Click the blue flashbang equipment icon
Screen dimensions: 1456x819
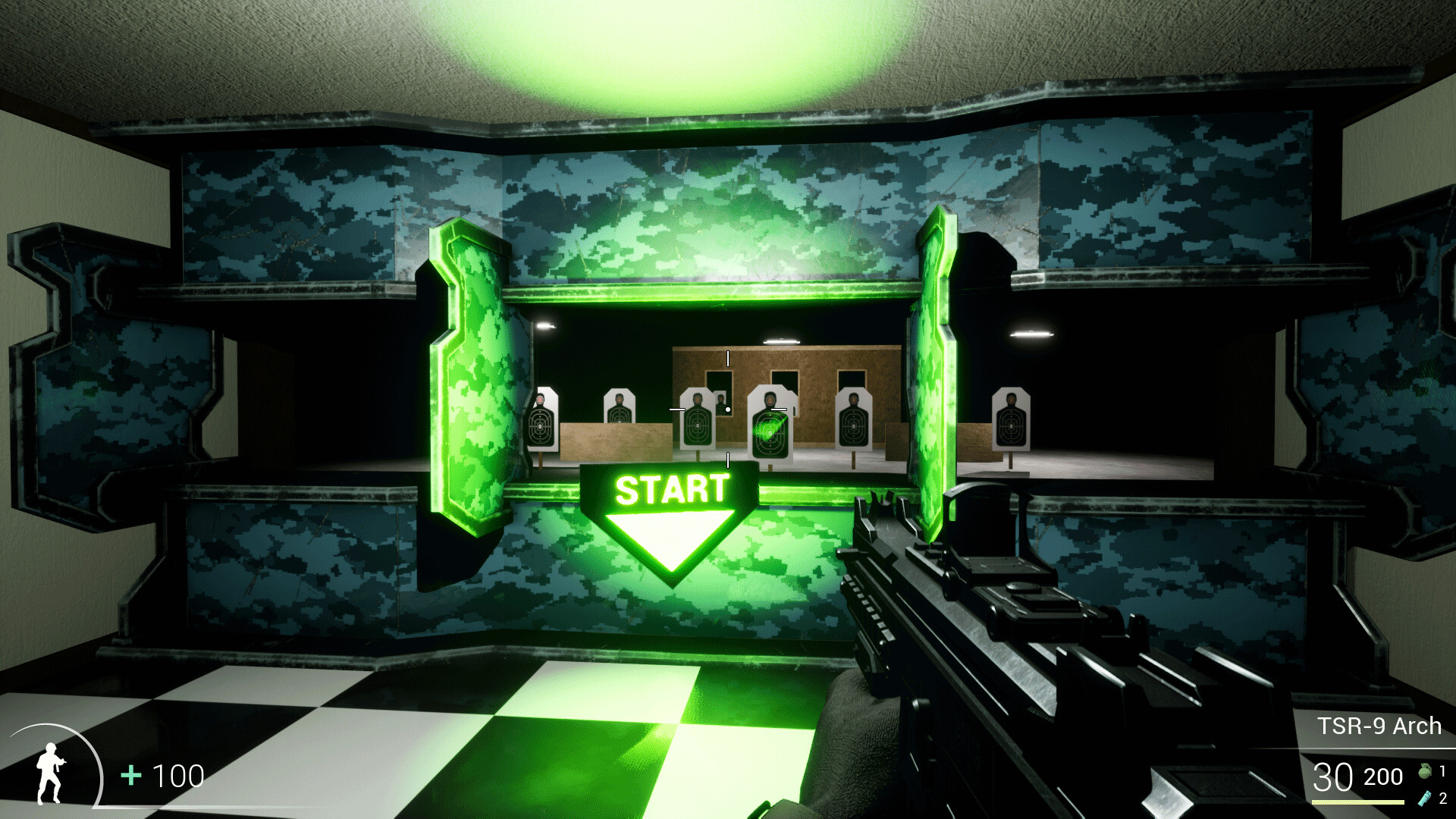pos(1425,797)
